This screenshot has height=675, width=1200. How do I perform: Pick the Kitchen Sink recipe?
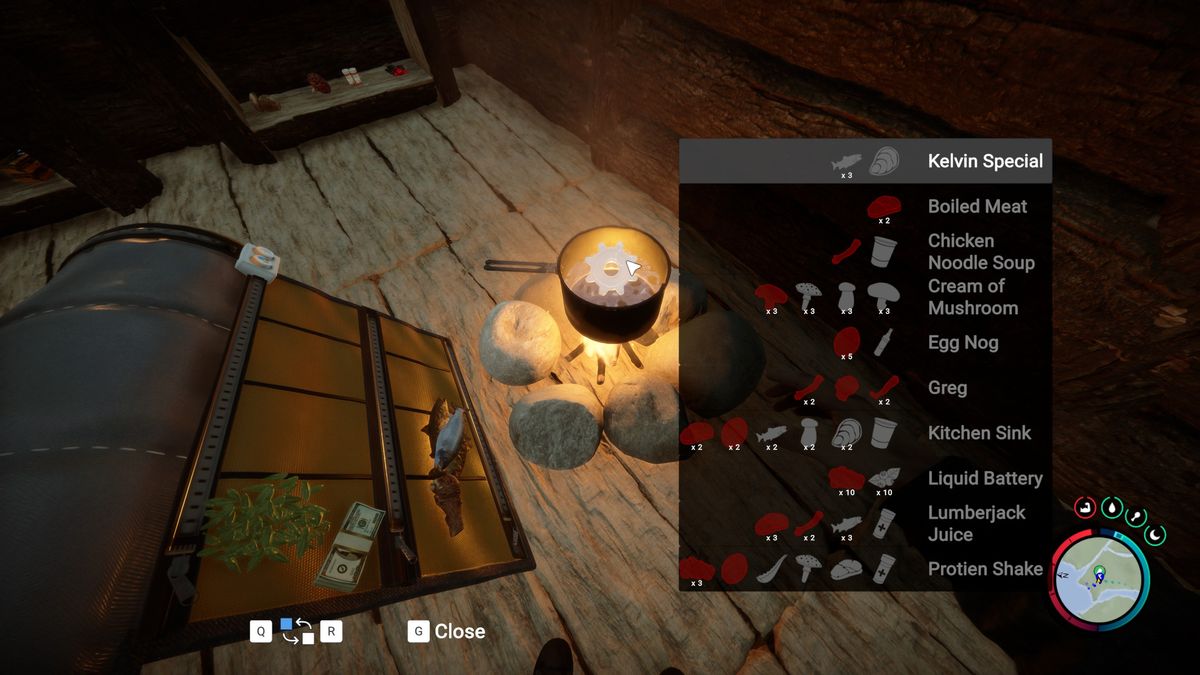point(978,432)
